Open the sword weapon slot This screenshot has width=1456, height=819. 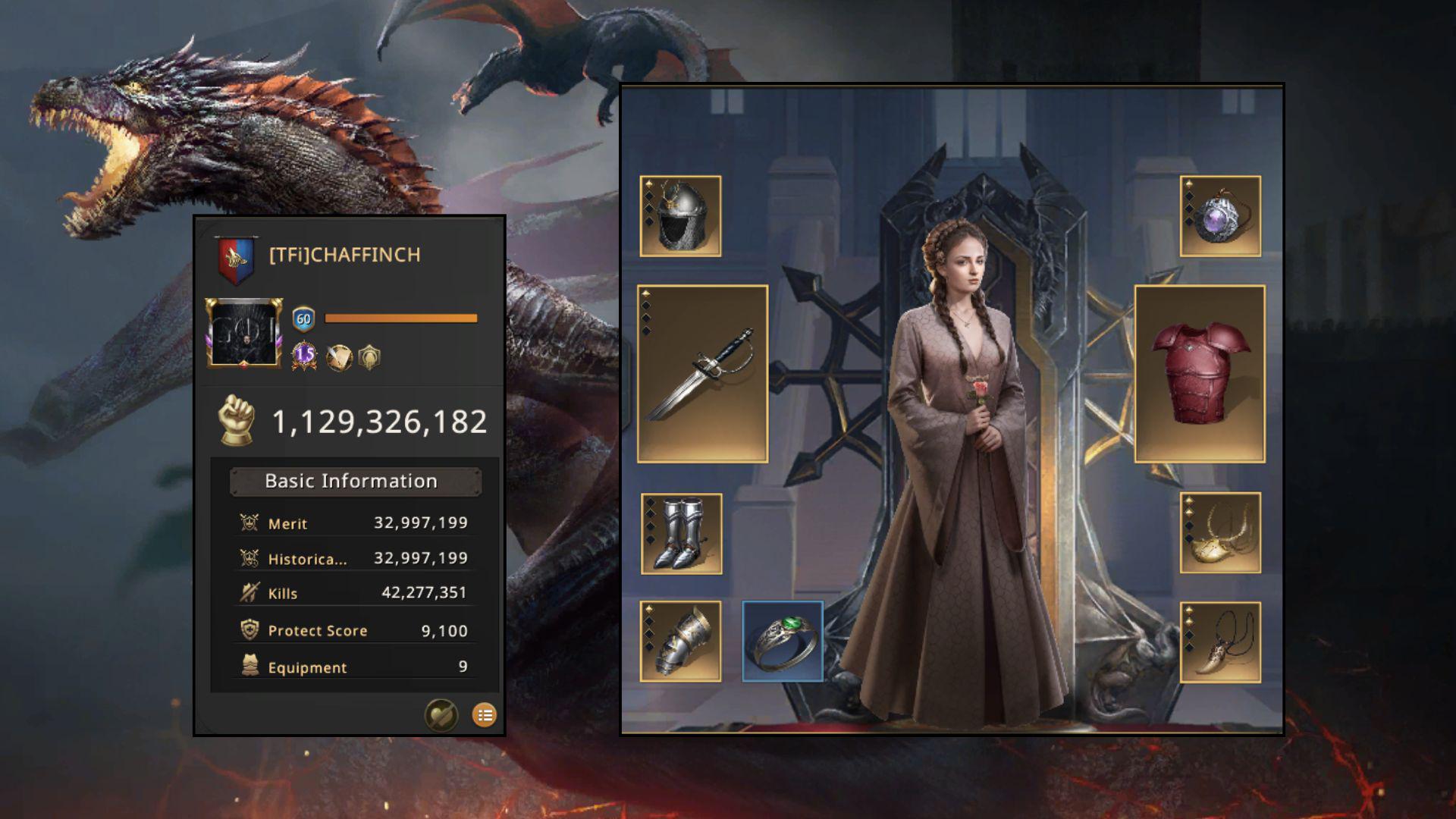click(703, 374)
